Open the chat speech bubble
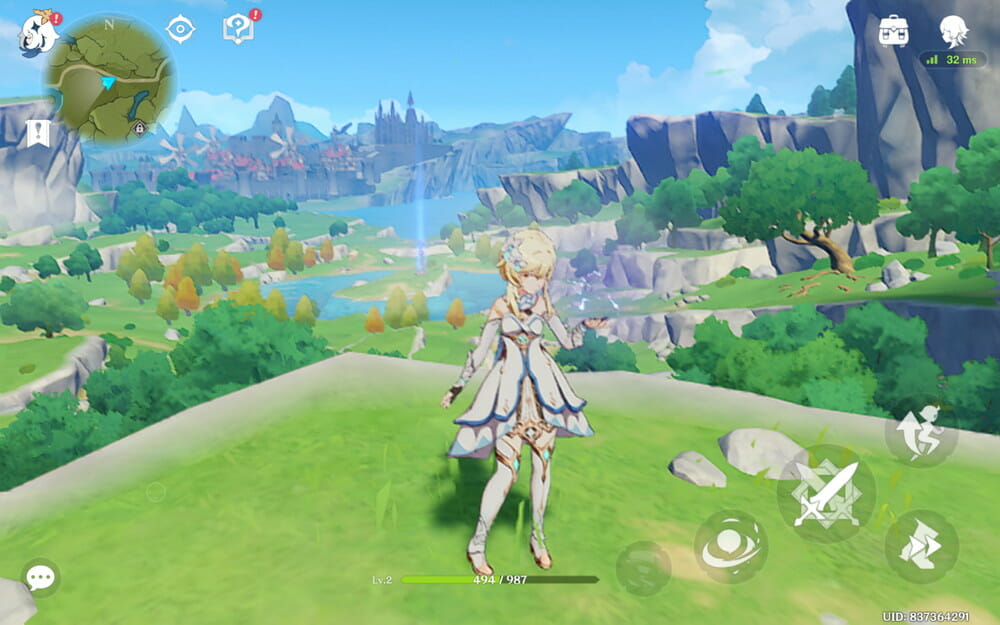The image size is (1000, 625). [40, 577]
